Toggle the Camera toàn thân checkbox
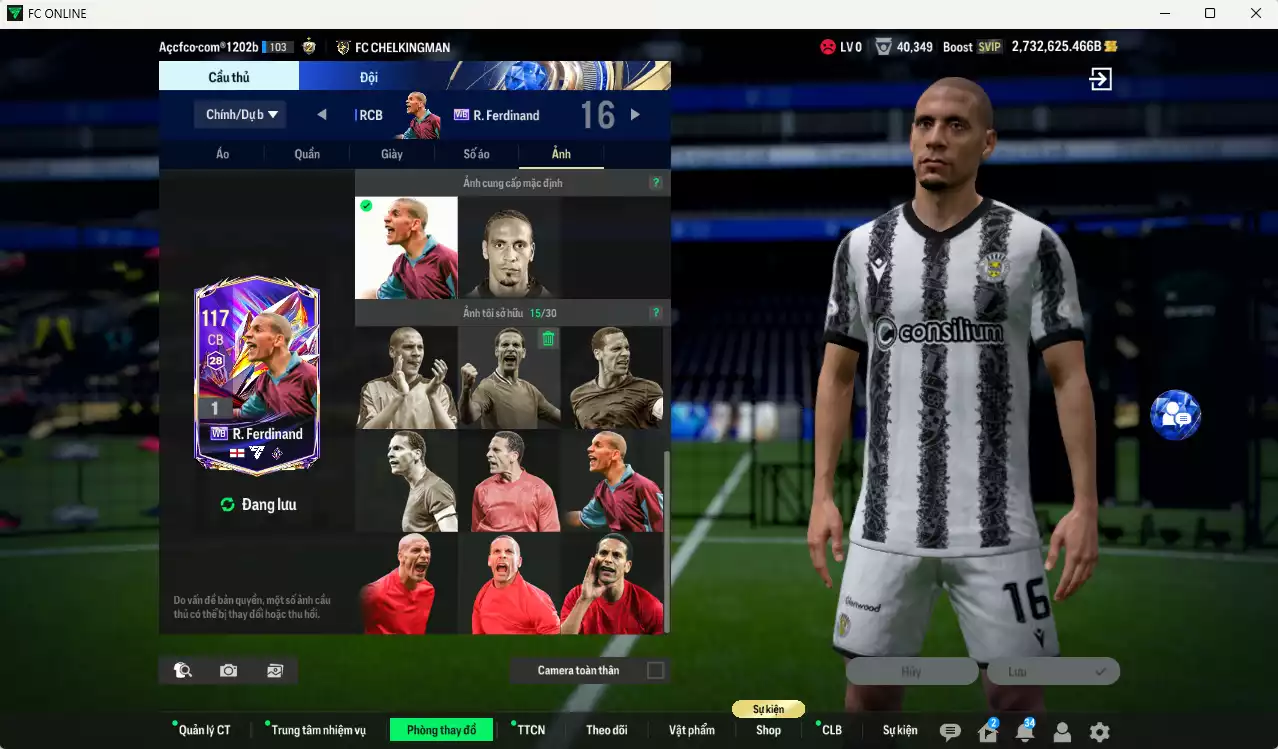 pyautogui.click(x=655, y=670)
